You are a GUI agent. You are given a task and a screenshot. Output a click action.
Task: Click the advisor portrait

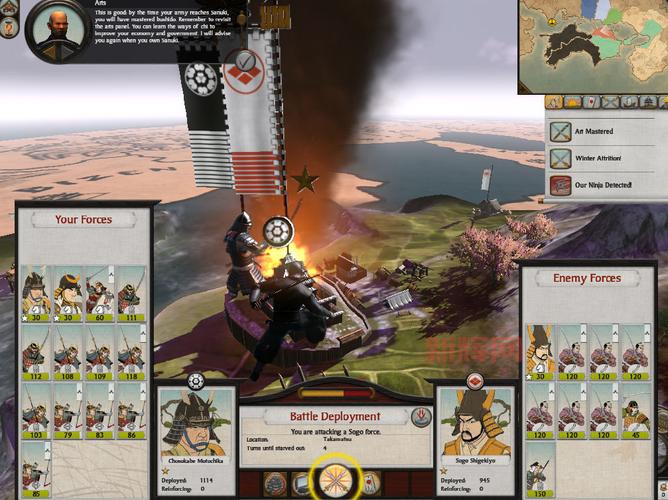53,29
